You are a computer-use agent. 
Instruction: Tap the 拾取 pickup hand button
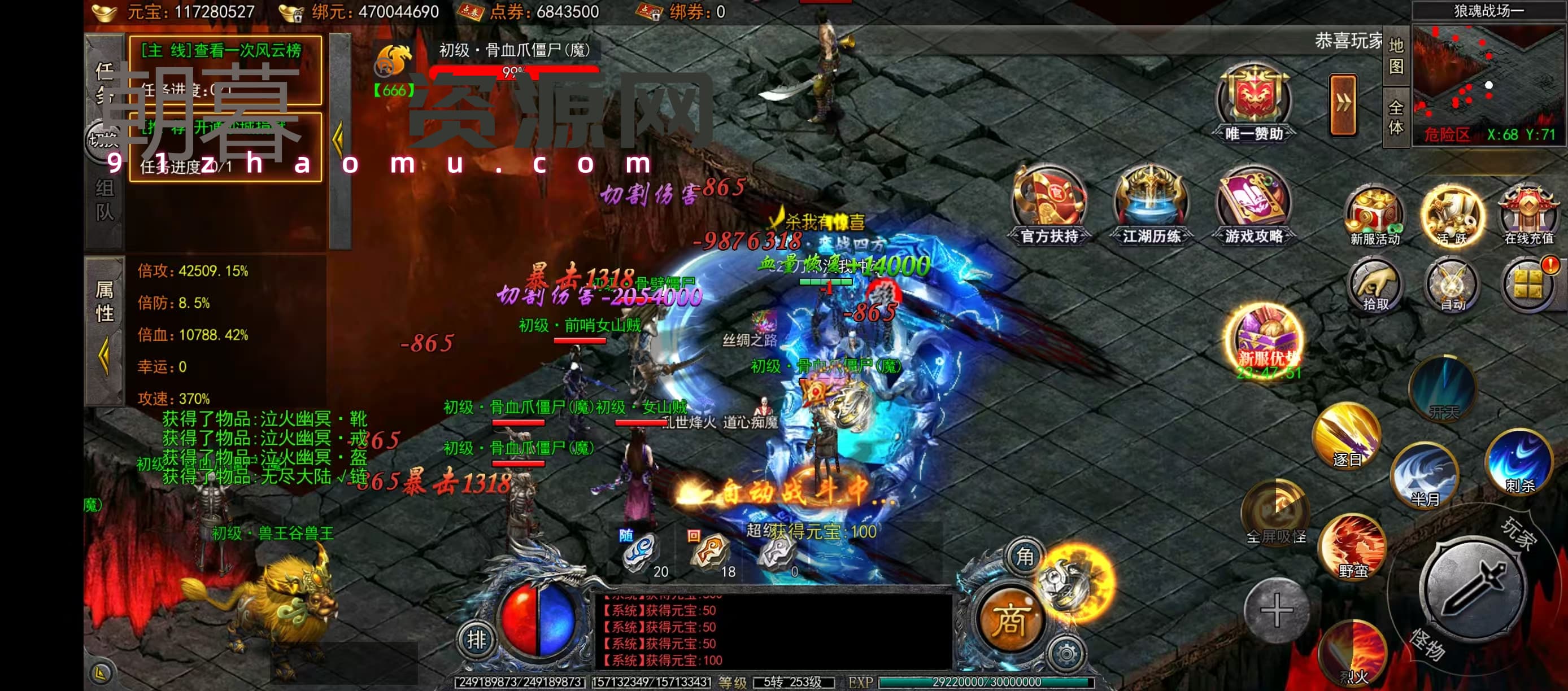(x=1374, y=284)
